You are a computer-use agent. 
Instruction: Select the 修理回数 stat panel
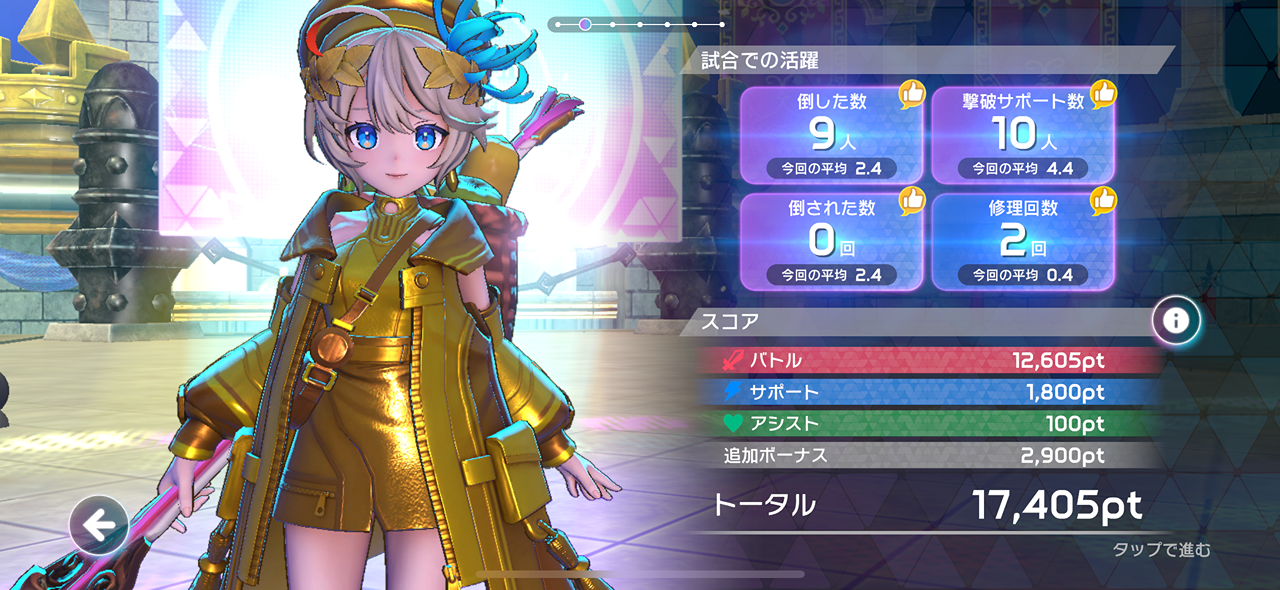(x=1023, y=241)
